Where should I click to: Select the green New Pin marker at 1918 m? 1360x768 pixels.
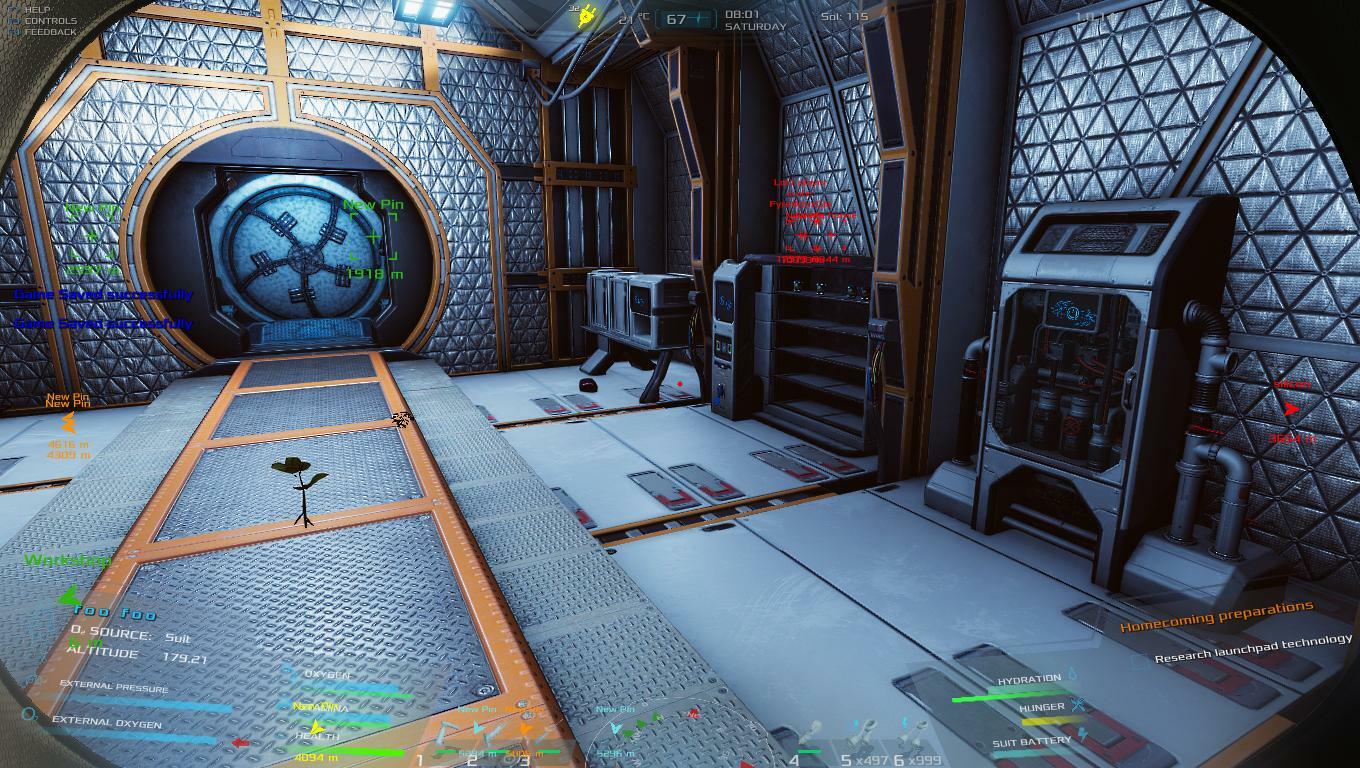[374, 237]
